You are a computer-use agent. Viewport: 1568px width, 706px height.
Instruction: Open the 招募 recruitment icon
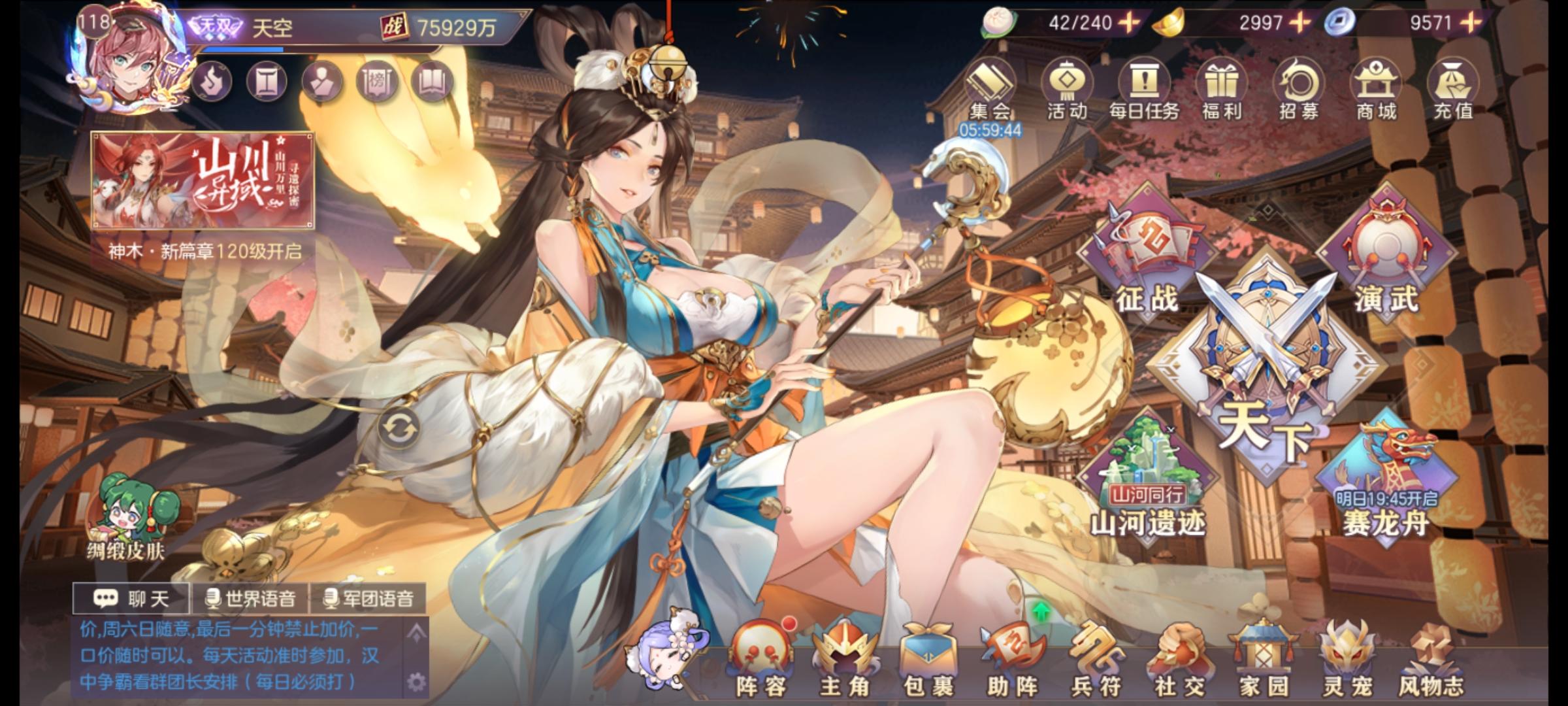1300,82
